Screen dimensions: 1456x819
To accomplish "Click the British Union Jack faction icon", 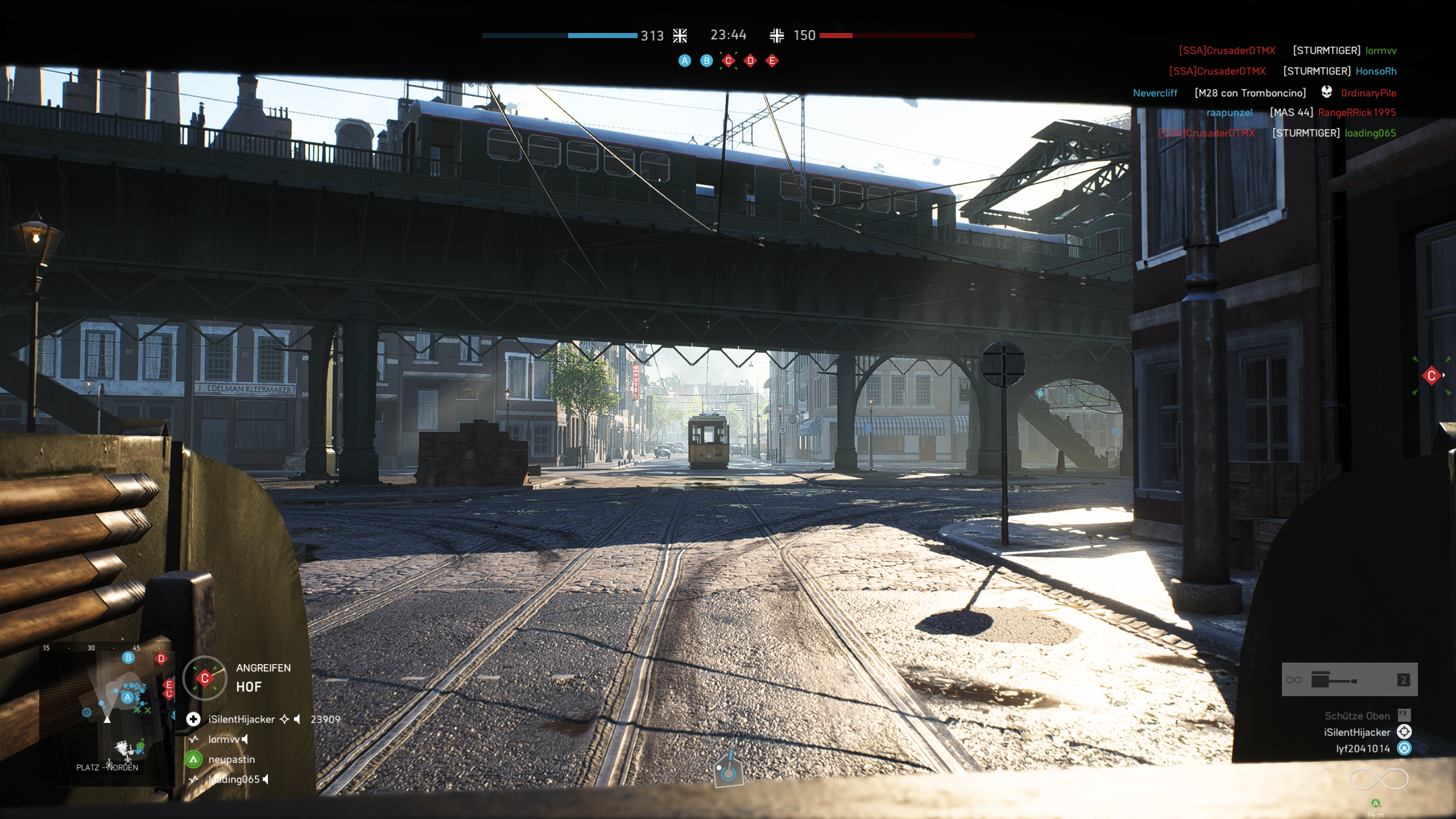I will 680,36.
